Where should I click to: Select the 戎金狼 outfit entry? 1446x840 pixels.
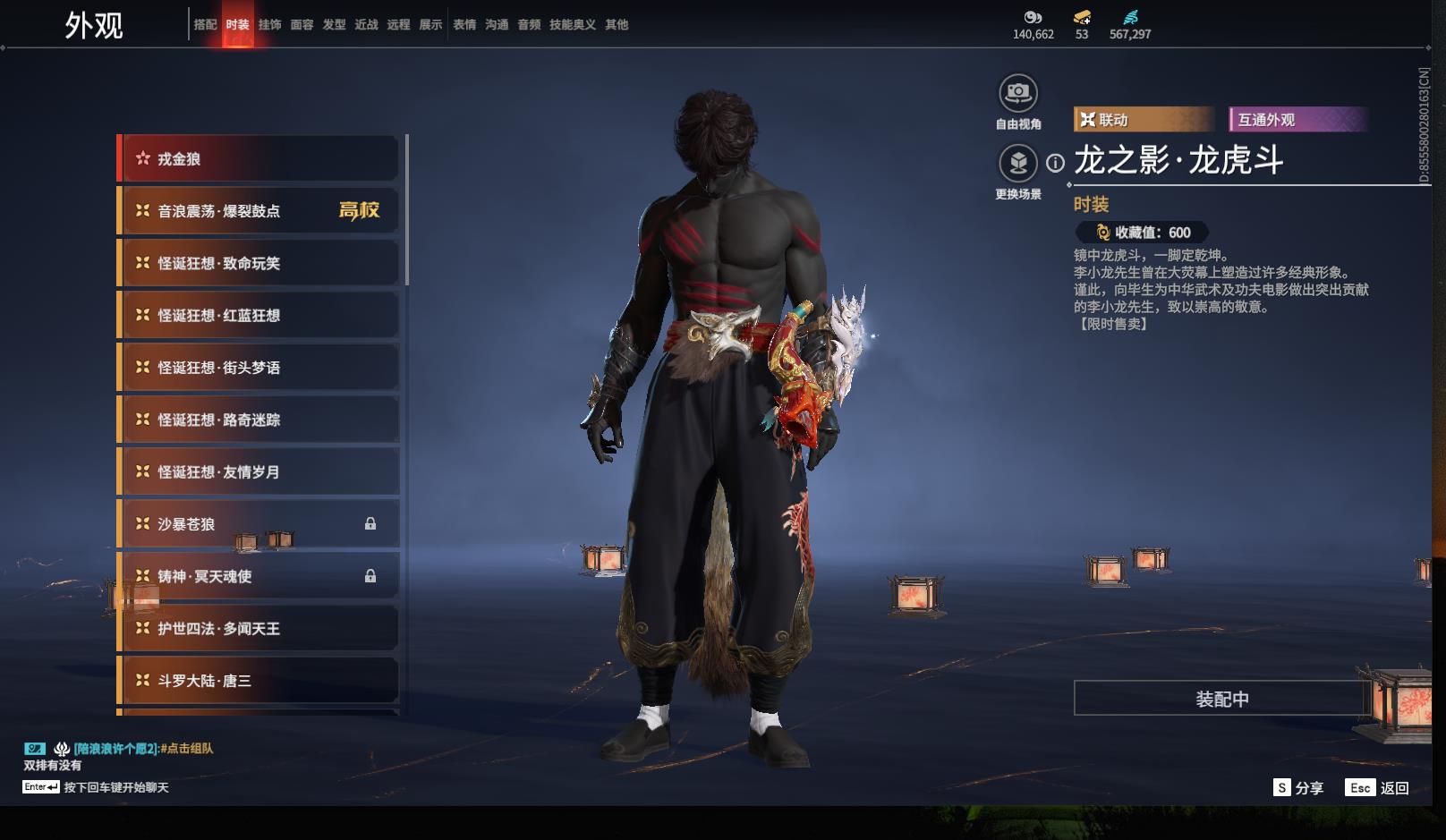(259, 159)
